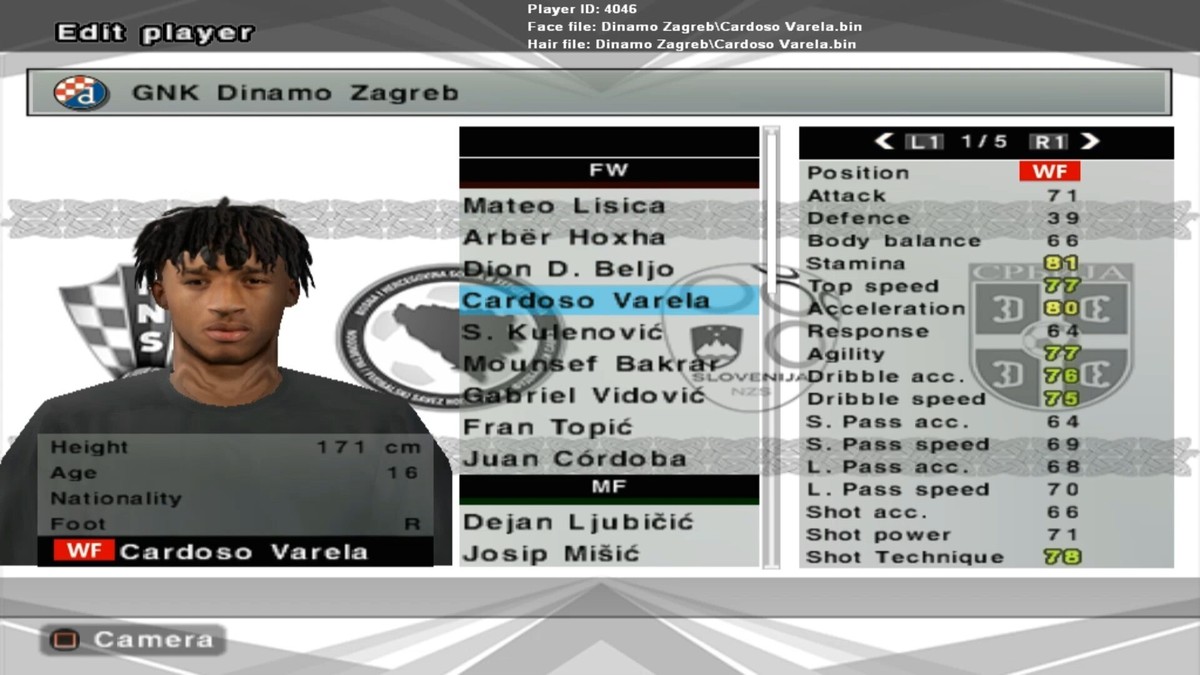The height and width of the screenshot is (675, 1200).
Task: Select Mateo Lisica from player list
Action: 564,206
